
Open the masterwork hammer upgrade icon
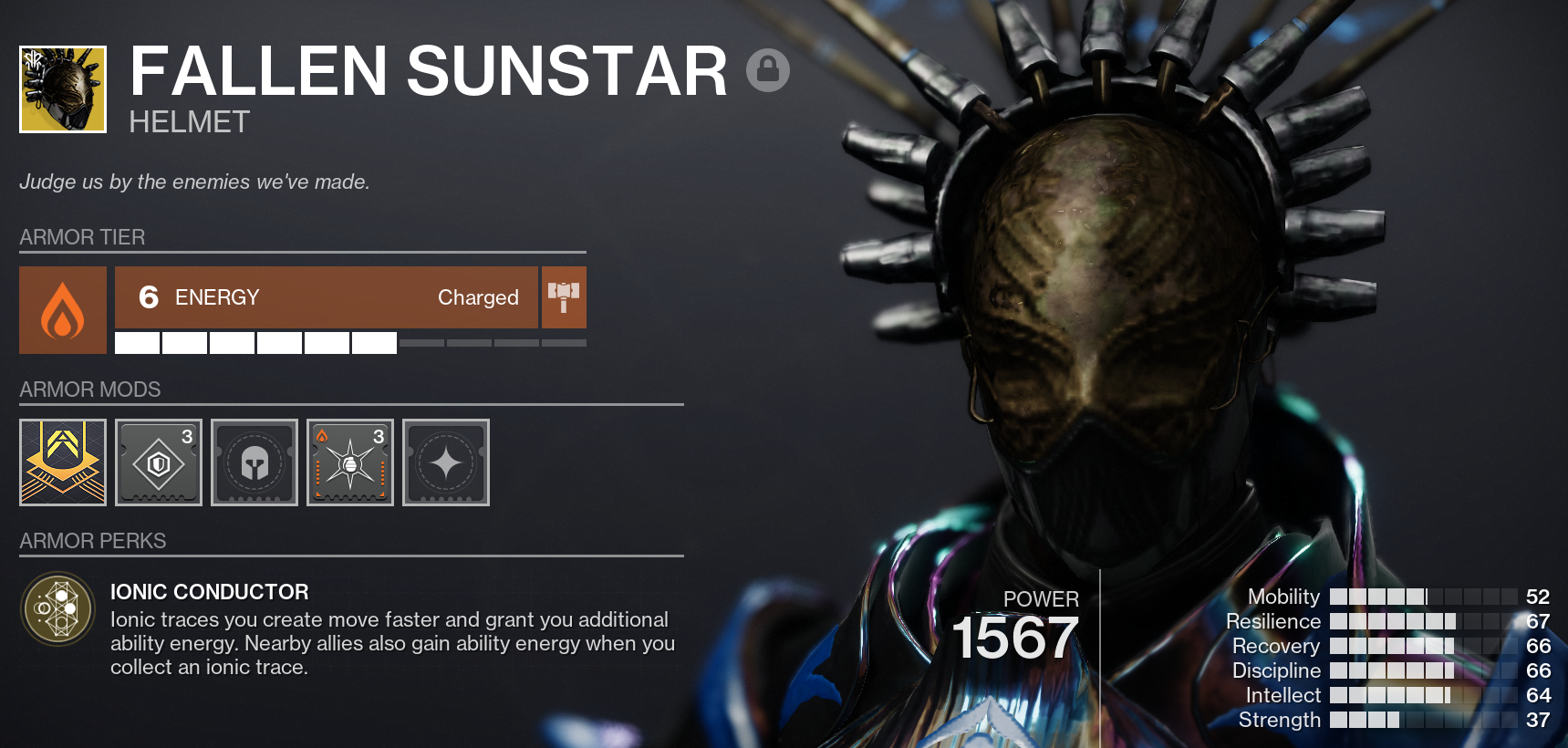tap(564, 296)
